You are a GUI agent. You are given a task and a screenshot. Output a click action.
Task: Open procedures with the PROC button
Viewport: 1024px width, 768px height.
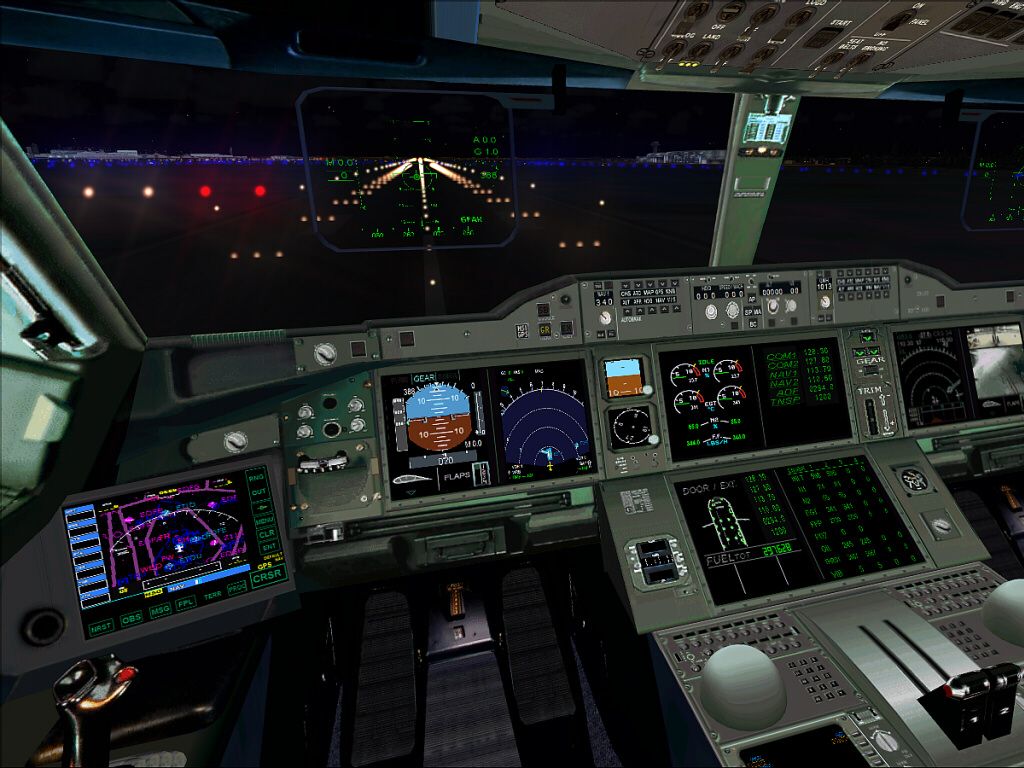click(236, 589)
